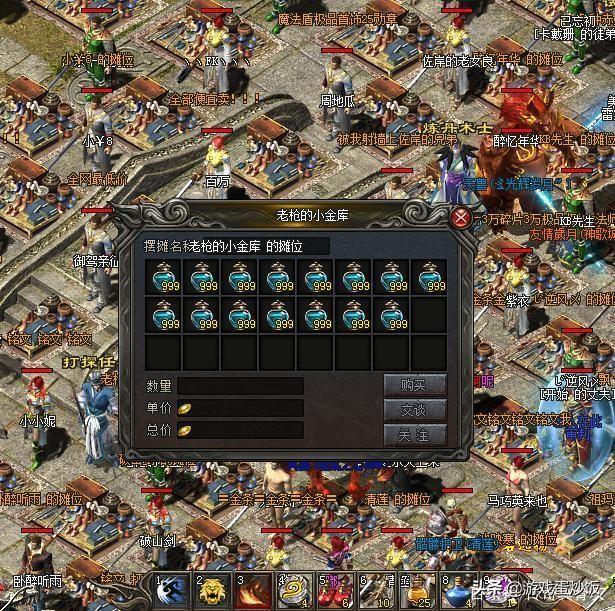
Task: Use the red potion in slot 5
Action: [335, 590]
